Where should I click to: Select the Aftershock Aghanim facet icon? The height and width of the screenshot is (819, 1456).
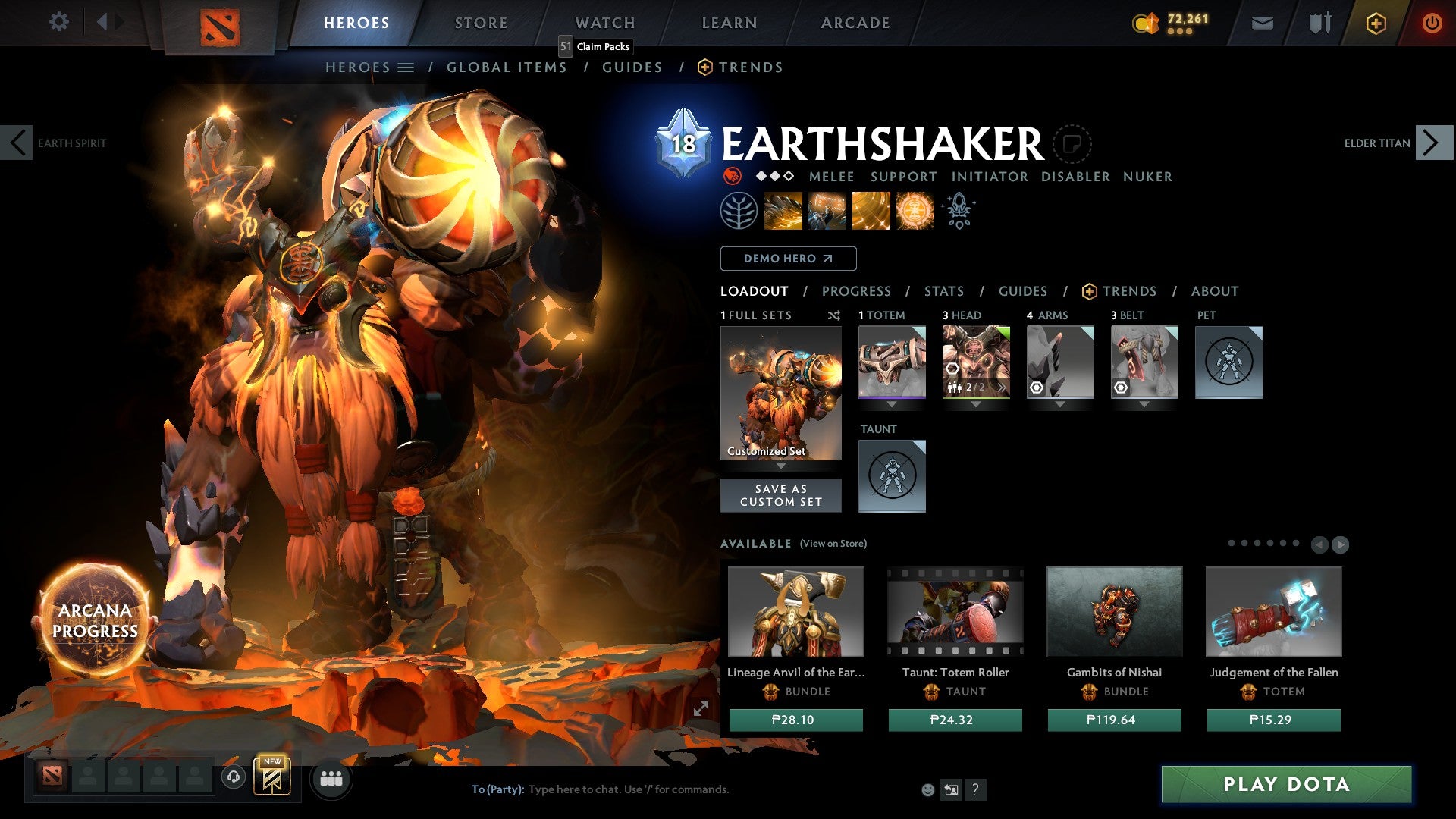pyautogui.click(x=958, y=210)
